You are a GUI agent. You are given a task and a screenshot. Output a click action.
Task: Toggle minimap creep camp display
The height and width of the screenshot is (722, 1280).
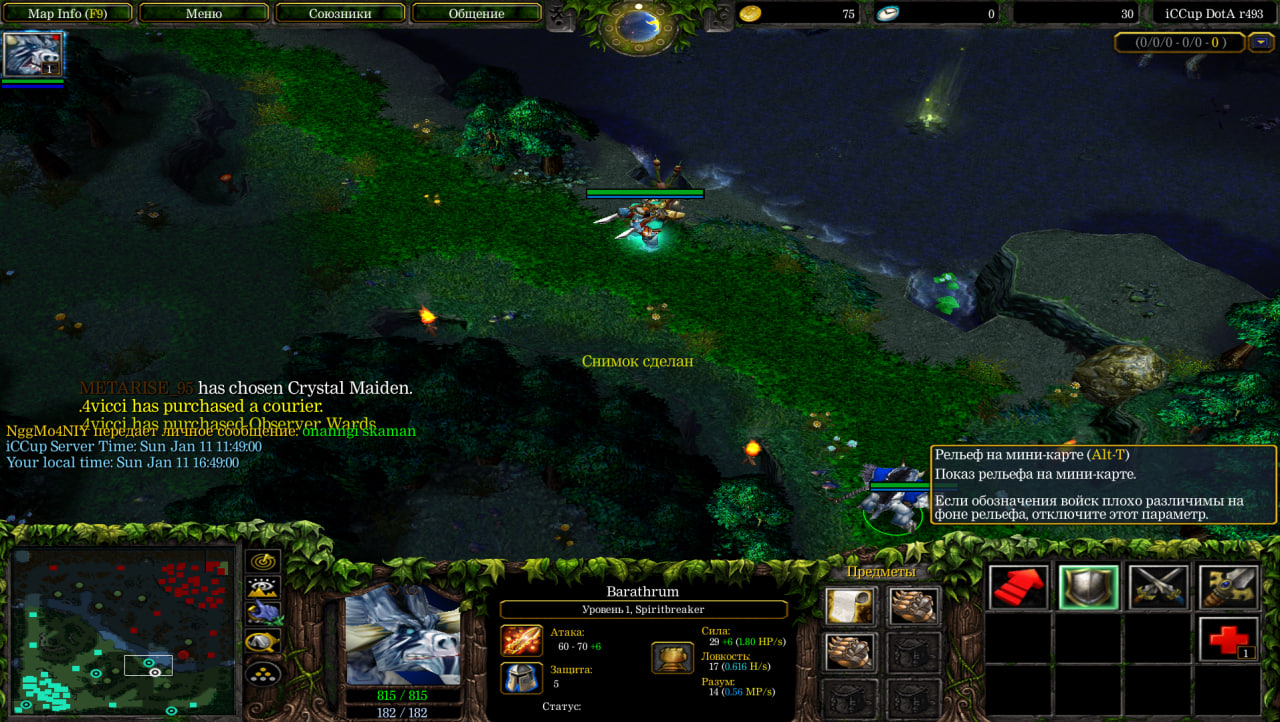[263, 641]
